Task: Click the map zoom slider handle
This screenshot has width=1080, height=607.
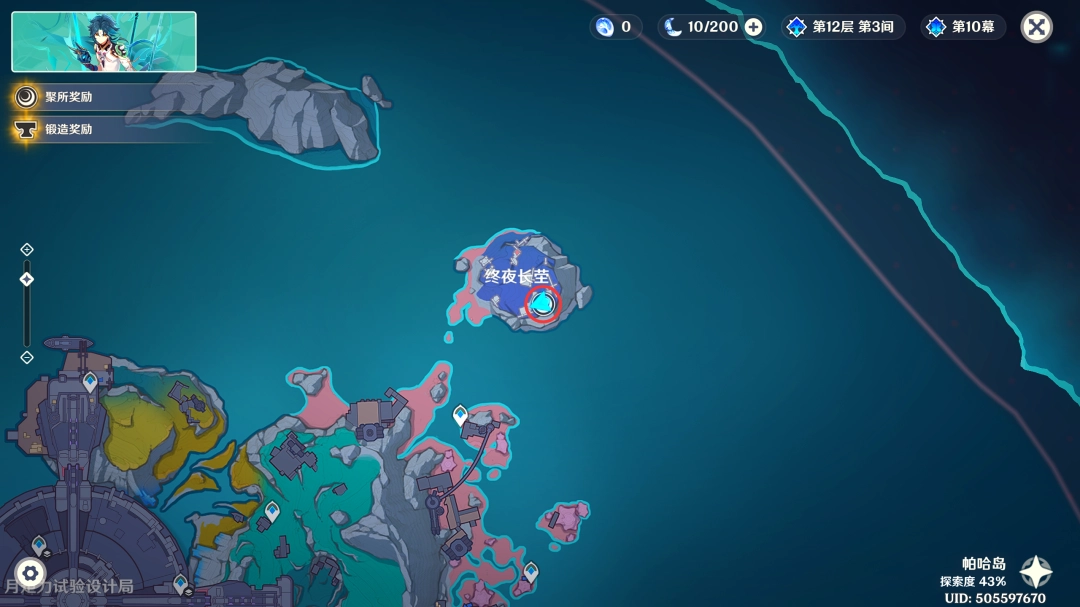Action: click(x=27, y=279)
